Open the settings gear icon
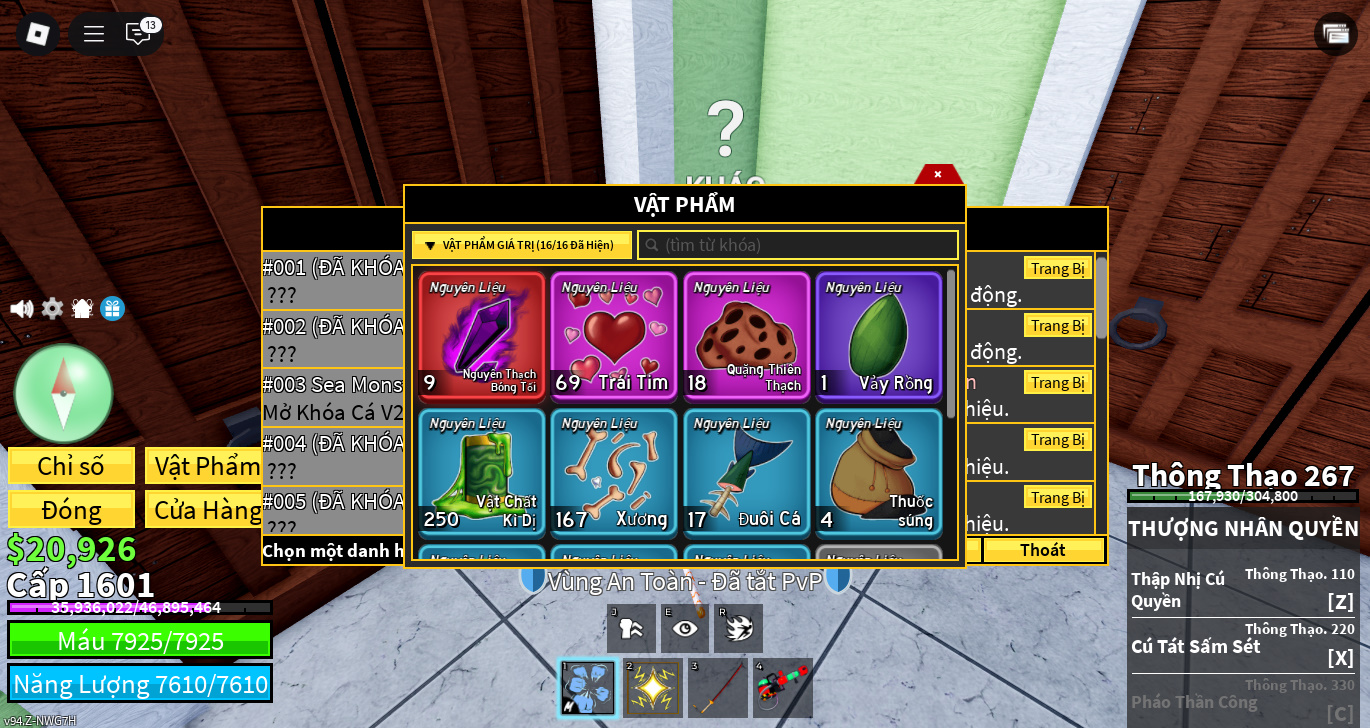The image size is (1370, 728). tap(52, 309)
